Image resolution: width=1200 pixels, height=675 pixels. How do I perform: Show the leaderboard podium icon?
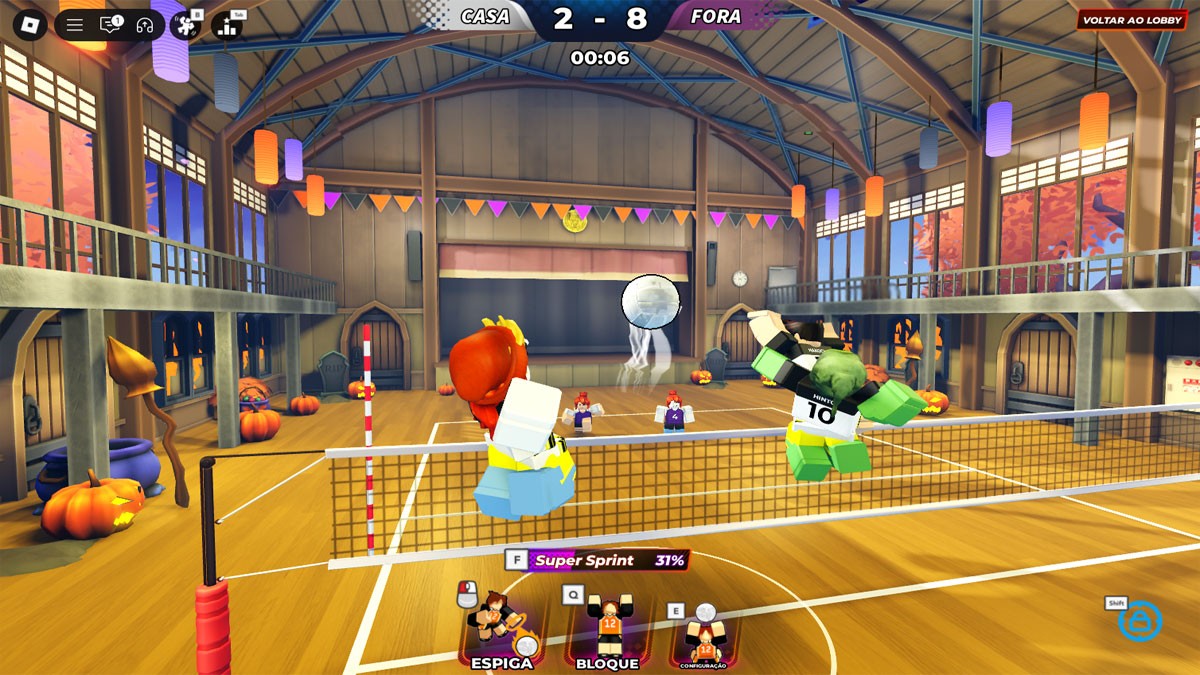pyautogui.click(x=227, y=24)
